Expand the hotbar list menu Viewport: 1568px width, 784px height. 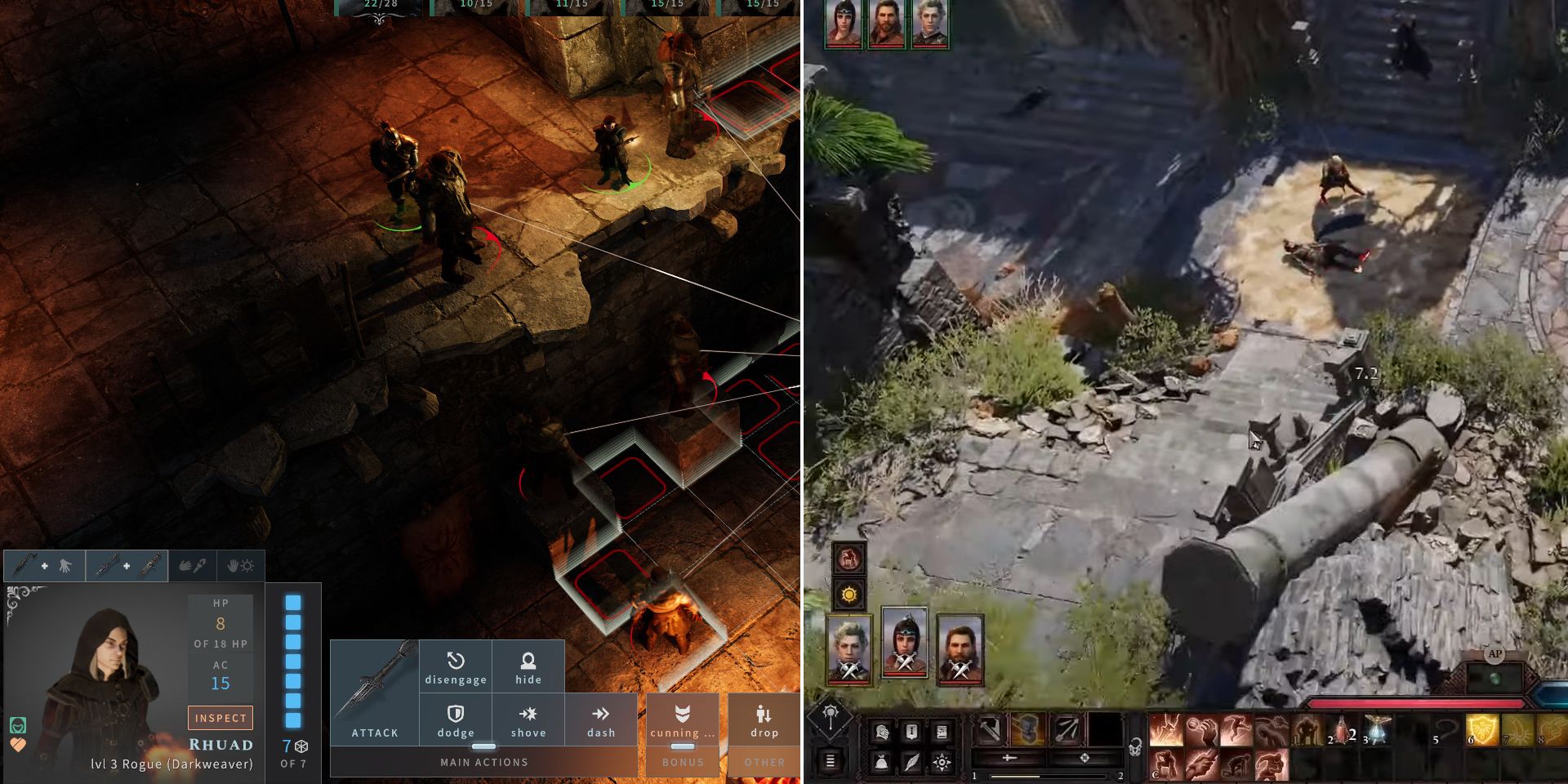tap(830, 761)
